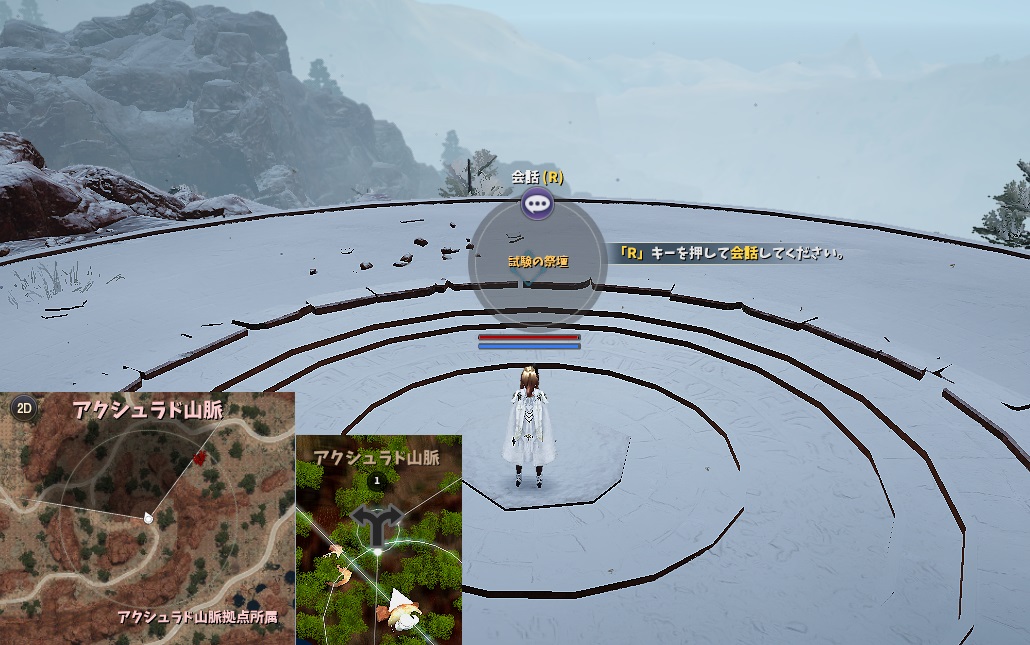Viewport: 1030px width, 645px height.
Task: Click the red marker on the region map
Action: pos(201,457)
